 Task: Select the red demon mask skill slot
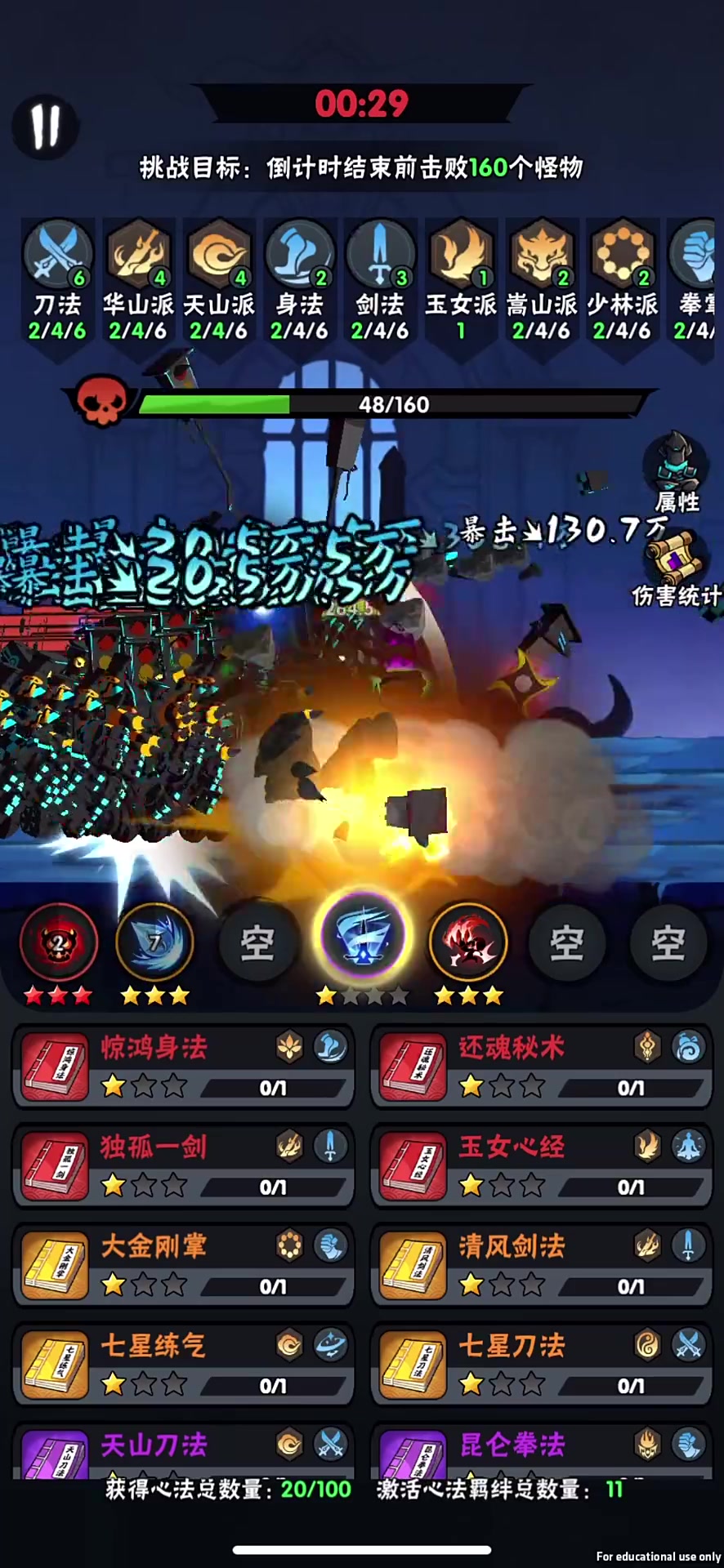[x=58, y=943]
